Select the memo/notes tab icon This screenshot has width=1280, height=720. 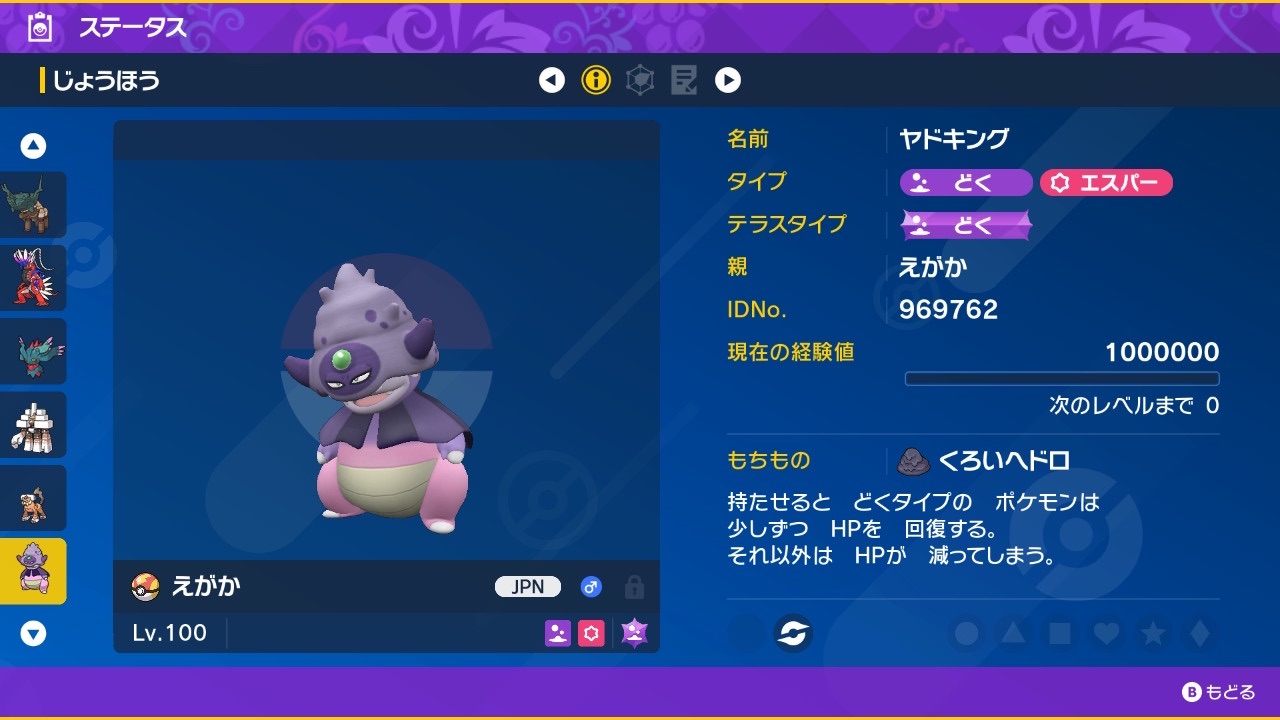684,80
